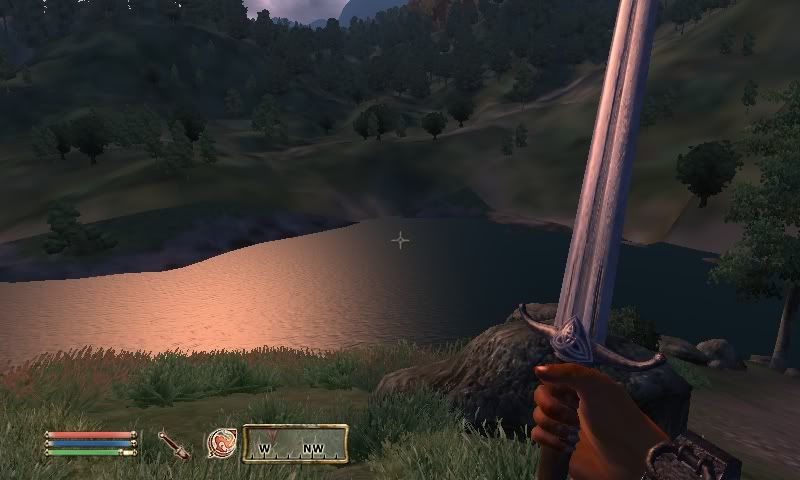Image resolution: width=800 pixels, height=480 pixels.
Task: Open the compass bar showing W and NW
Action: pyautogui.click(x=294, y=444)
